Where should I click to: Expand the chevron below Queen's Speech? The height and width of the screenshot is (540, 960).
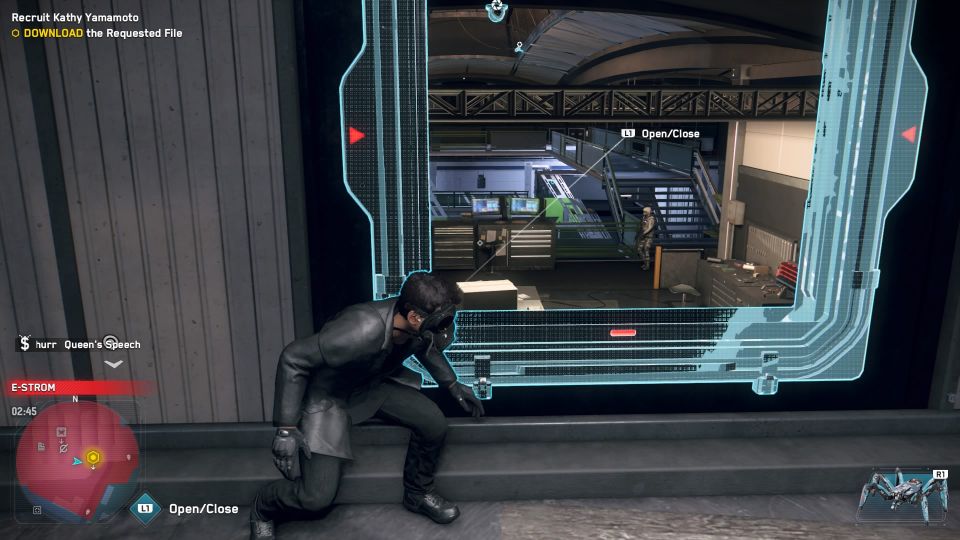[x=113, y=364]
